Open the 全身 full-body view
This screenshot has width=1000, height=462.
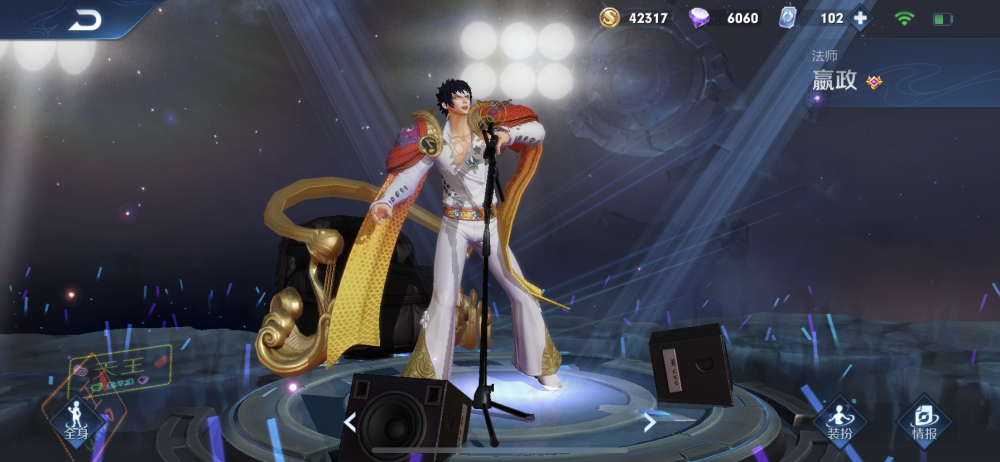click(x=76, y=420)
